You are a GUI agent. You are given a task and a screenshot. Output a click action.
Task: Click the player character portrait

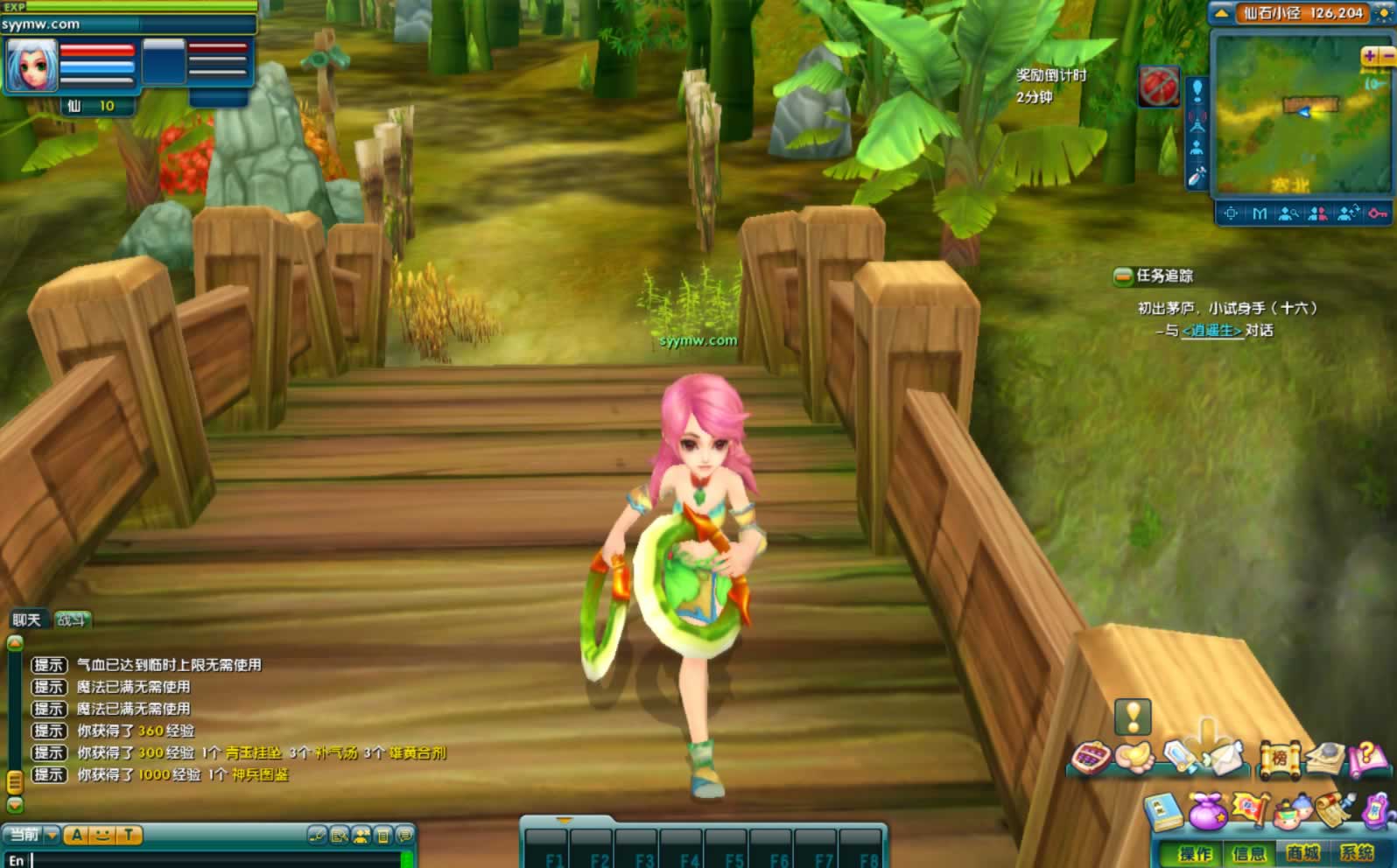point(32,66)
